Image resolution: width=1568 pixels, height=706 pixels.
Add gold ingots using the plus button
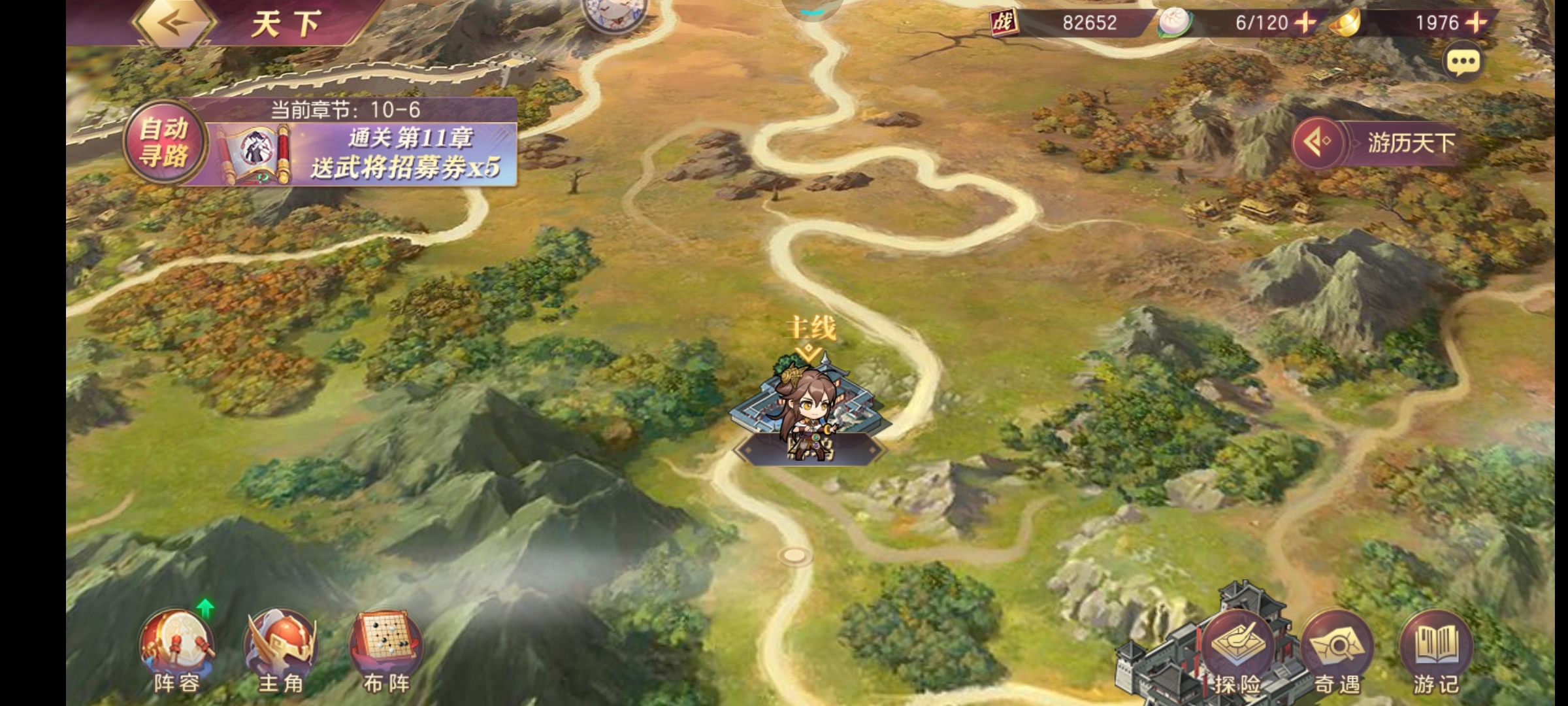pyautogui.click(x=1475, y=23)
